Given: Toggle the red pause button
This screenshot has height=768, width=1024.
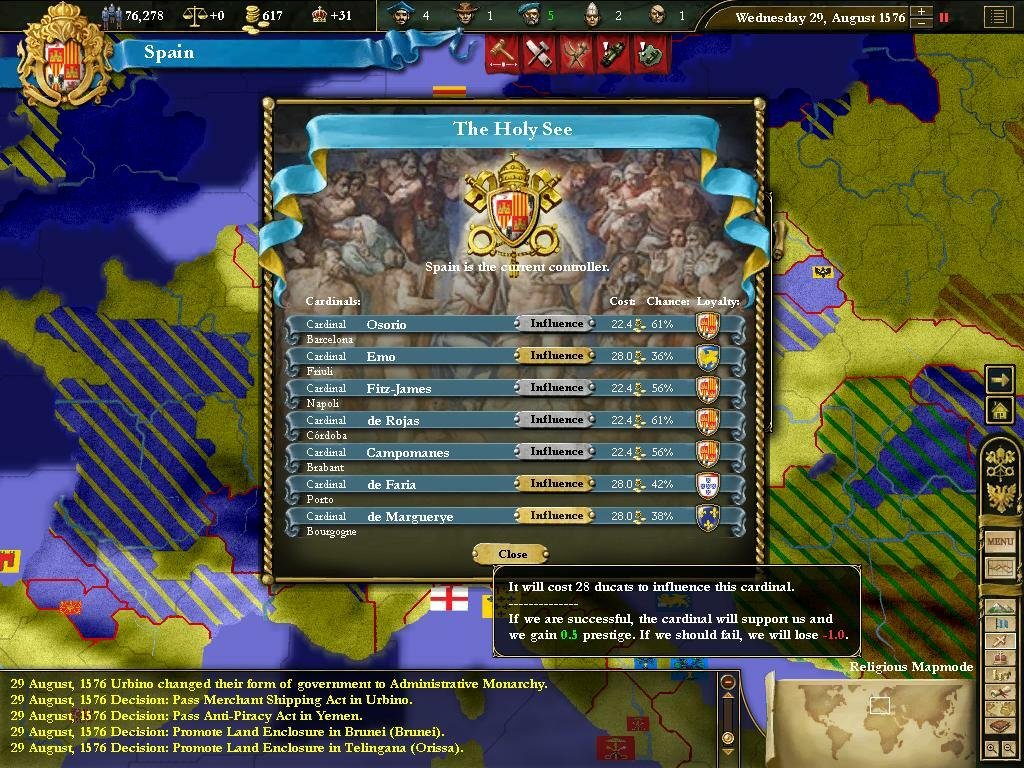Looking at the screenshot, I should [943, 17].
